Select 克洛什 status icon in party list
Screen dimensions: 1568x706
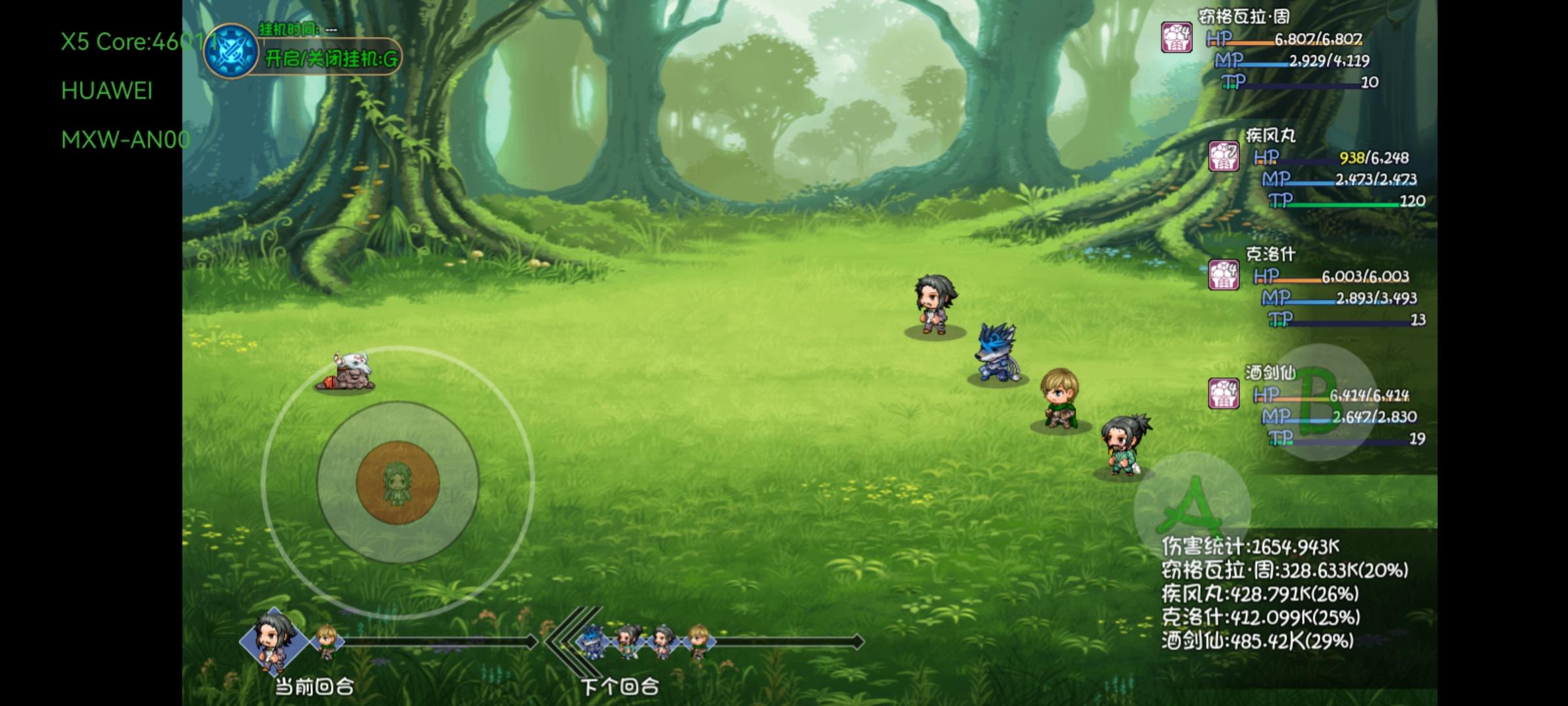[1224, 275]
